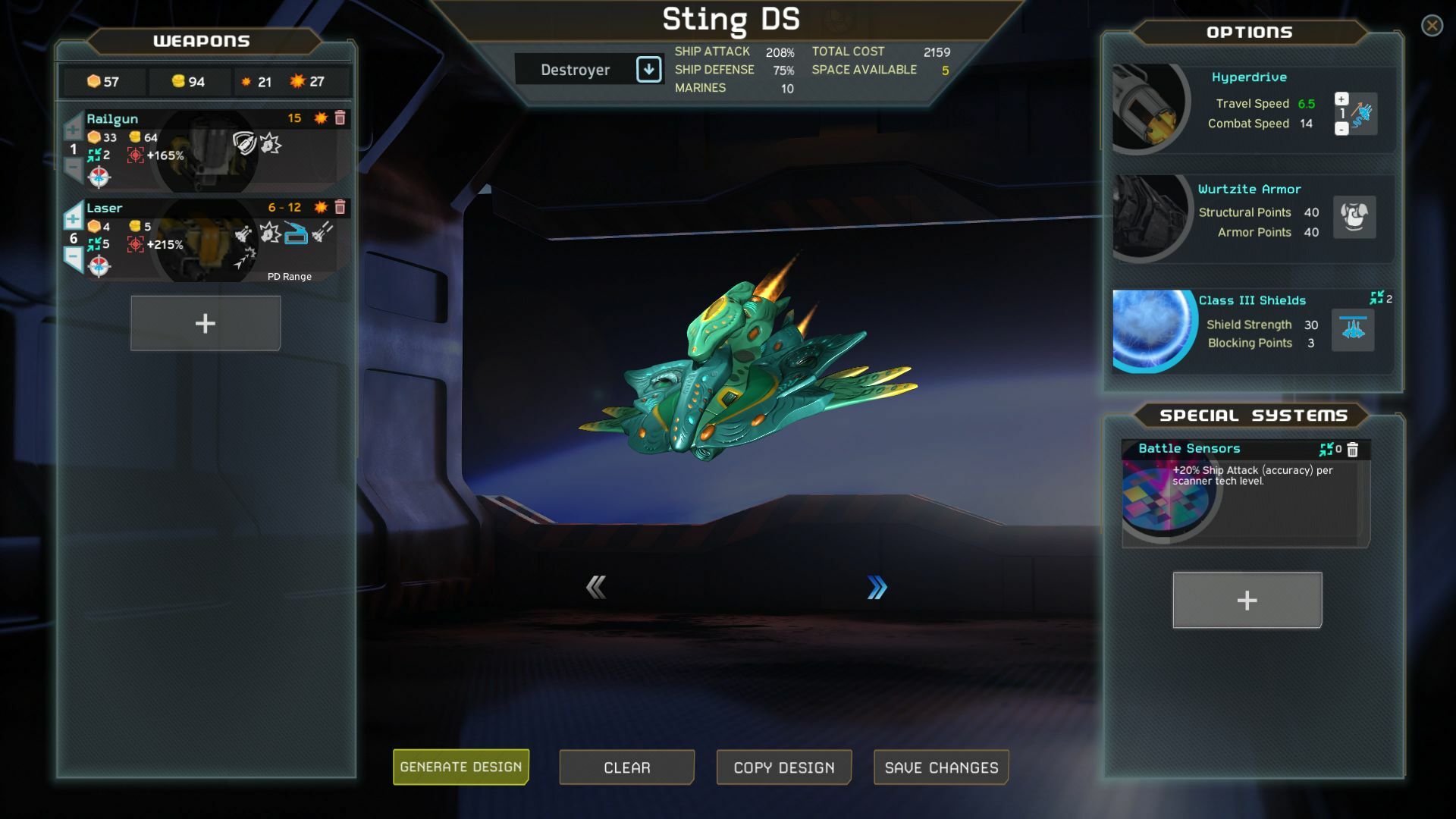Save changes to the design

(941, 767)
